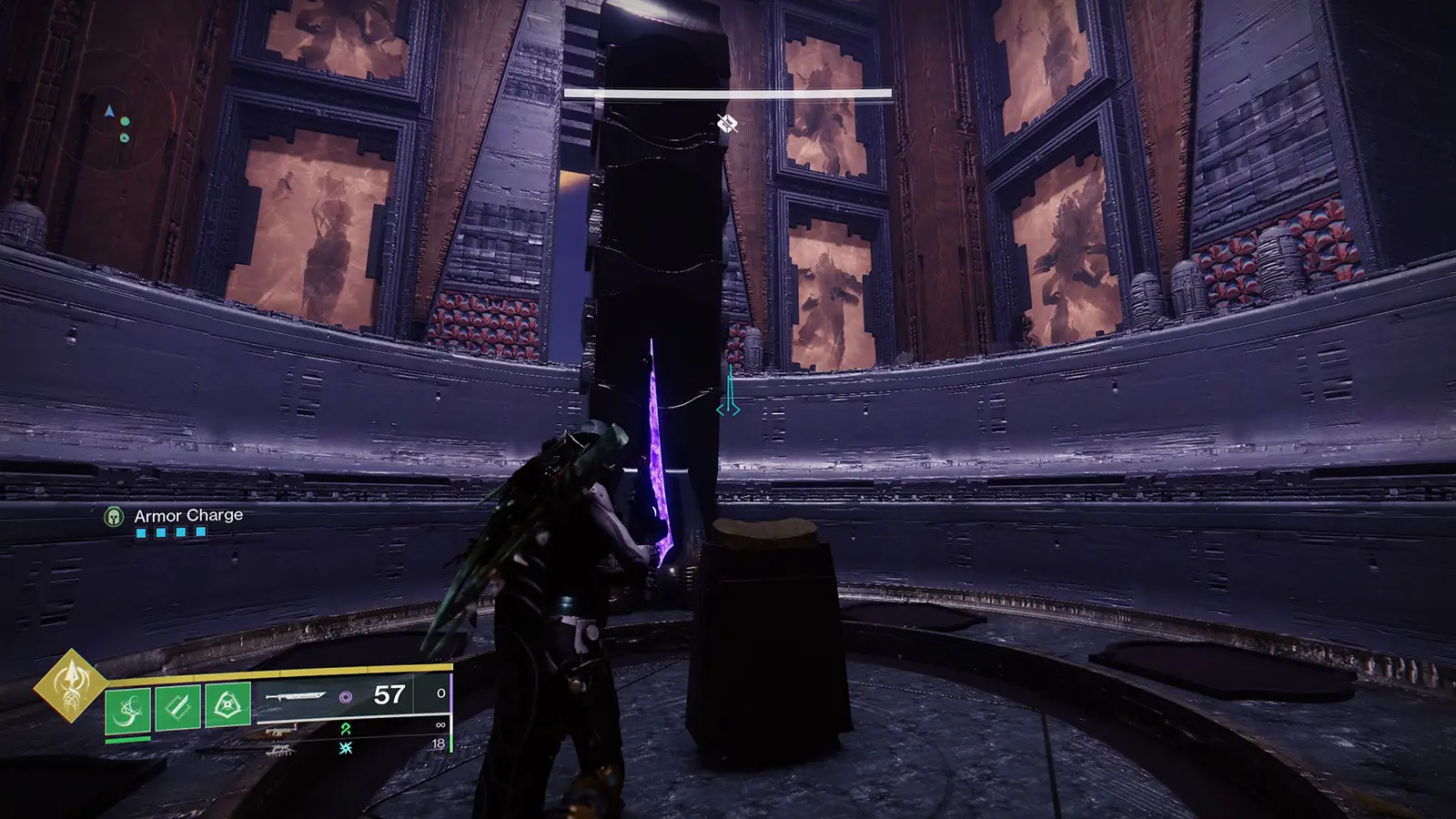Click the ammo counter showing 57
1456x819 pixels.
pos(389,696)
